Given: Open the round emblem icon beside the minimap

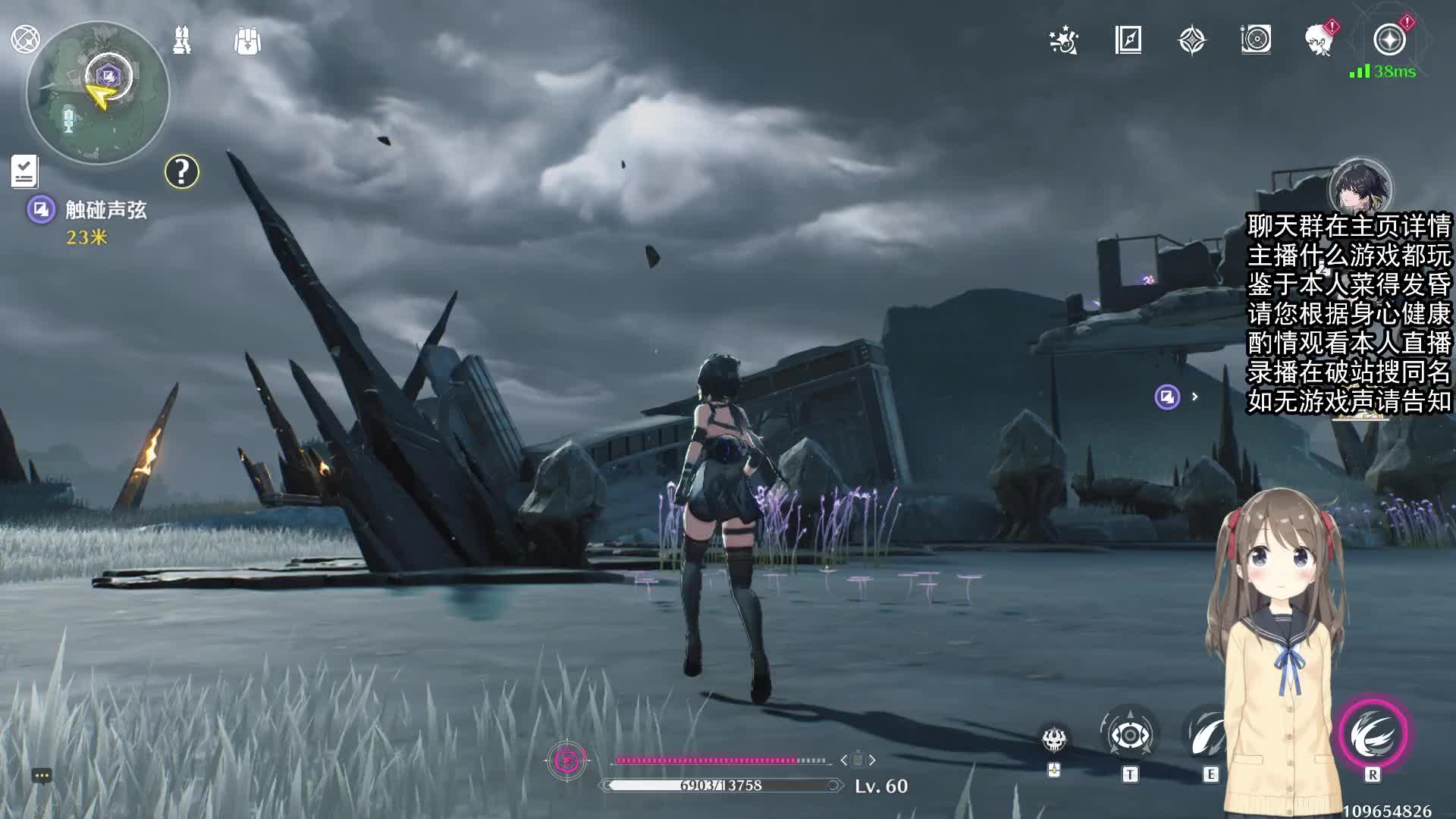Looking at the screenshot, I should 25,39.
